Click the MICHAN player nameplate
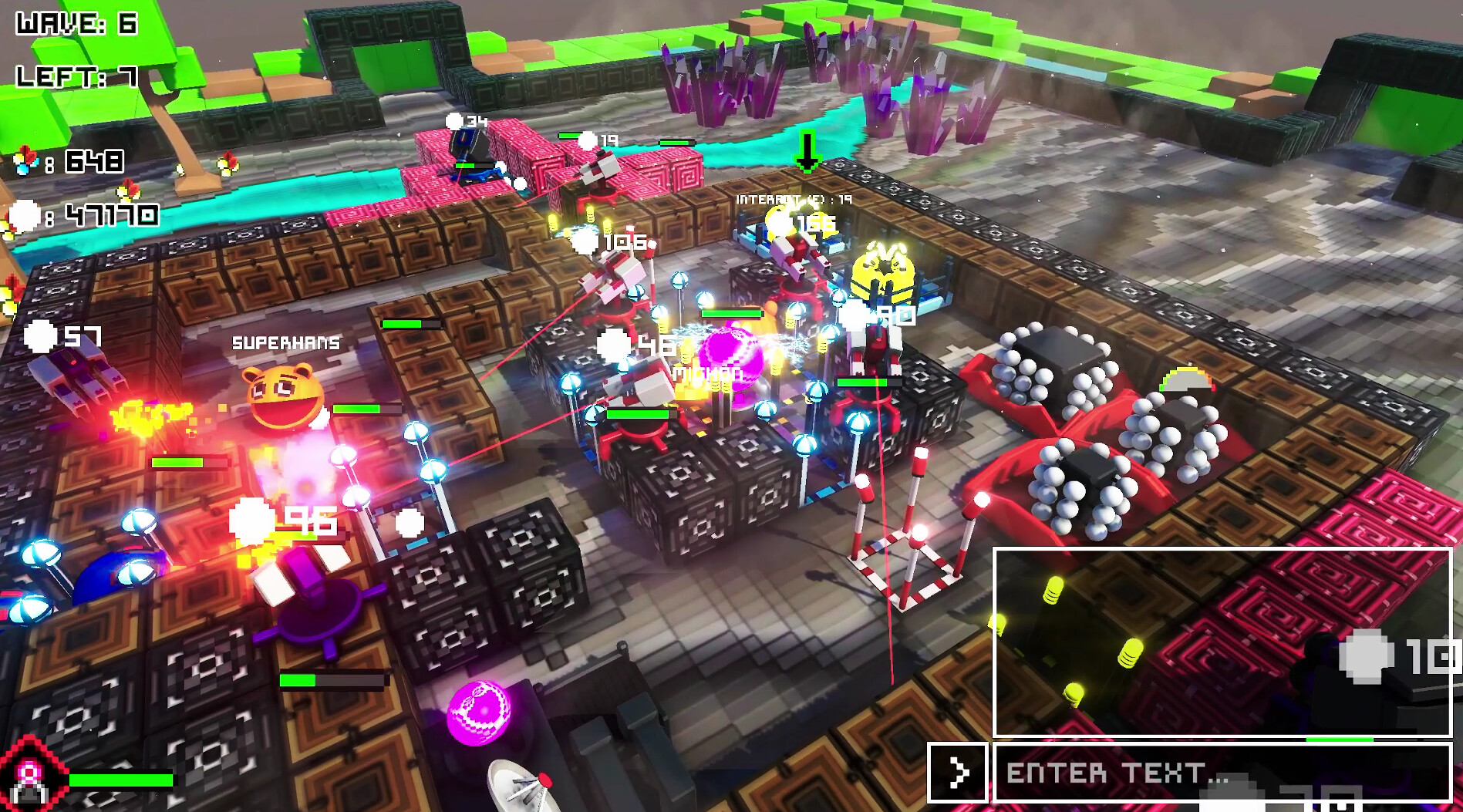 [708, 372]
